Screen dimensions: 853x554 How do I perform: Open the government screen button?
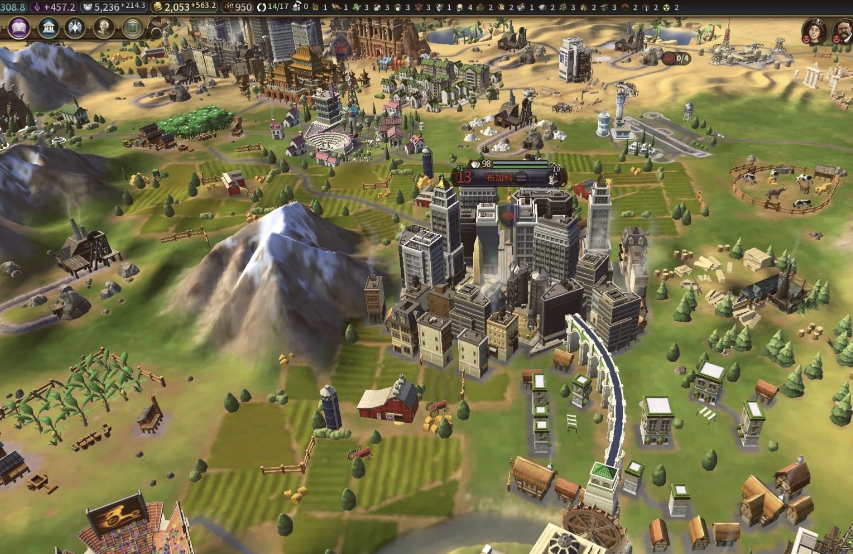[x=75, y=29]
